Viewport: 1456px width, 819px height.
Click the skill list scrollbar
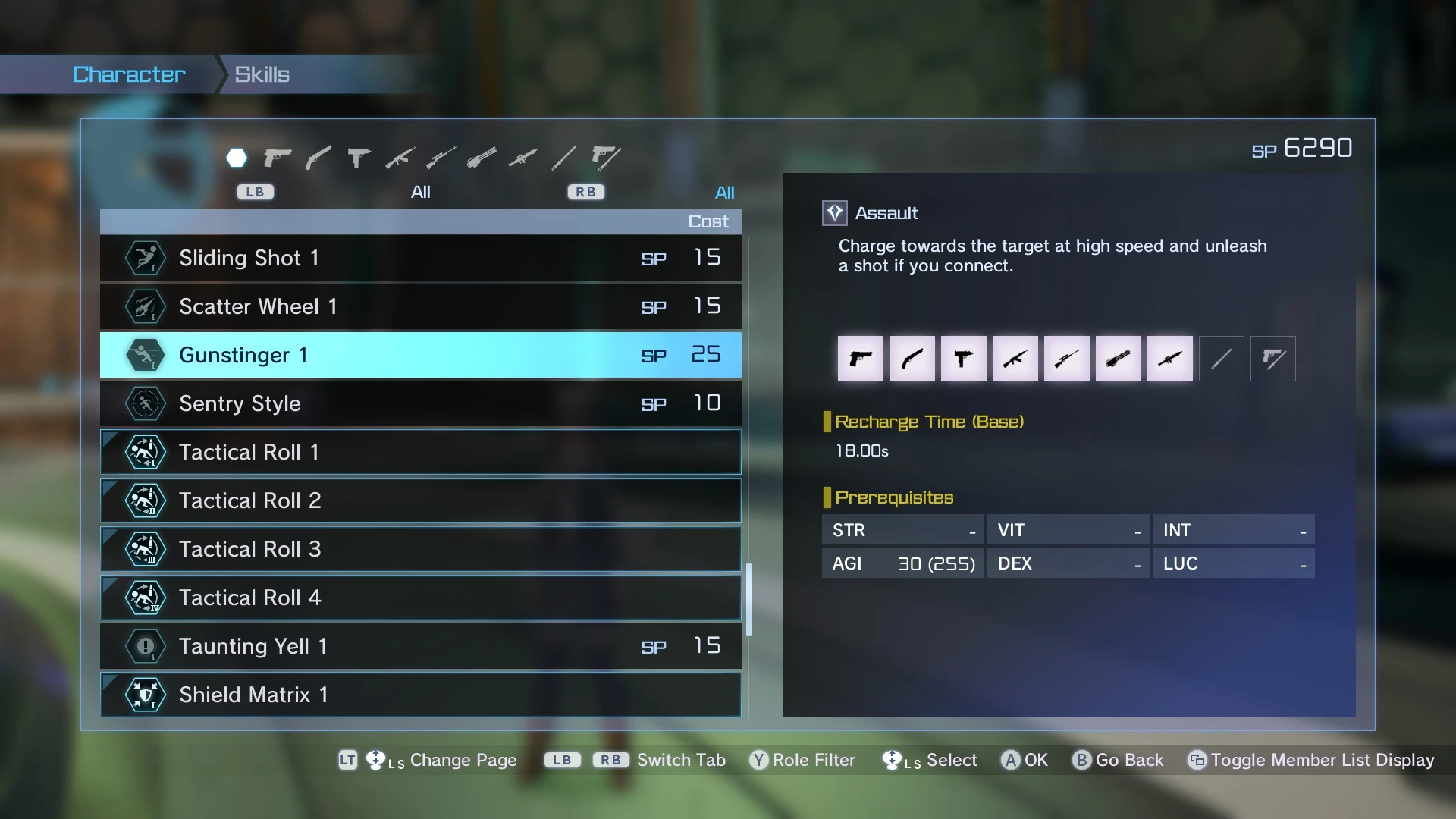click(748, 599)
